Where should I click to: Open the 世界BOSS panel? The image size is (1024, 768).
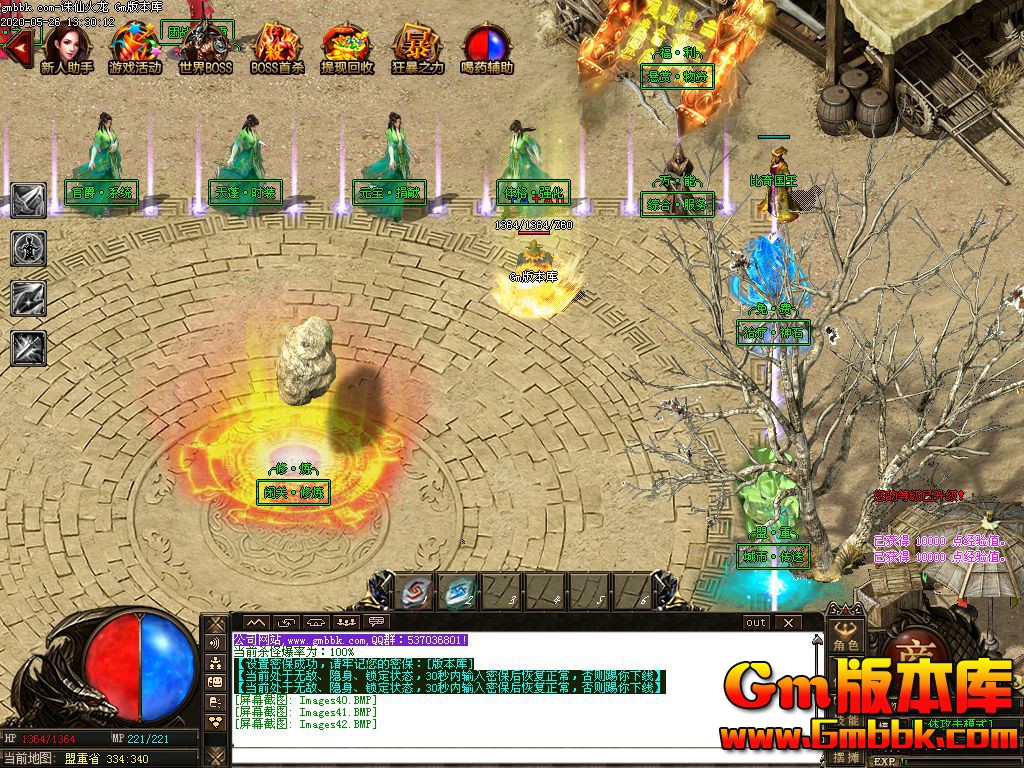click(205, 48)
